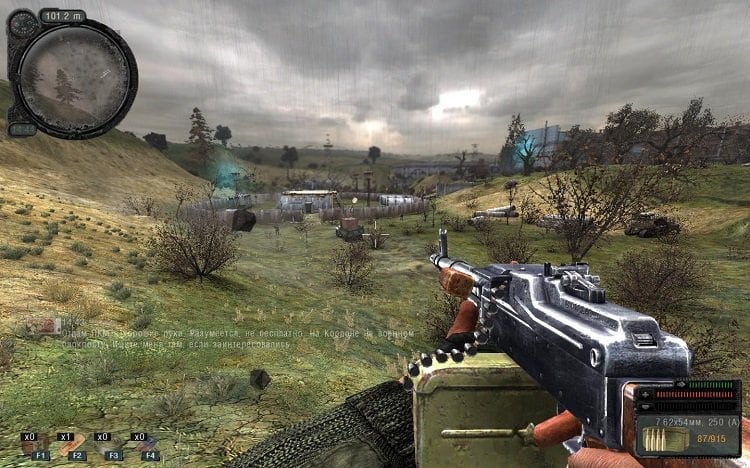Click the compass dial beside the minimap
750x468 pixels.
(x=22, y=25)
